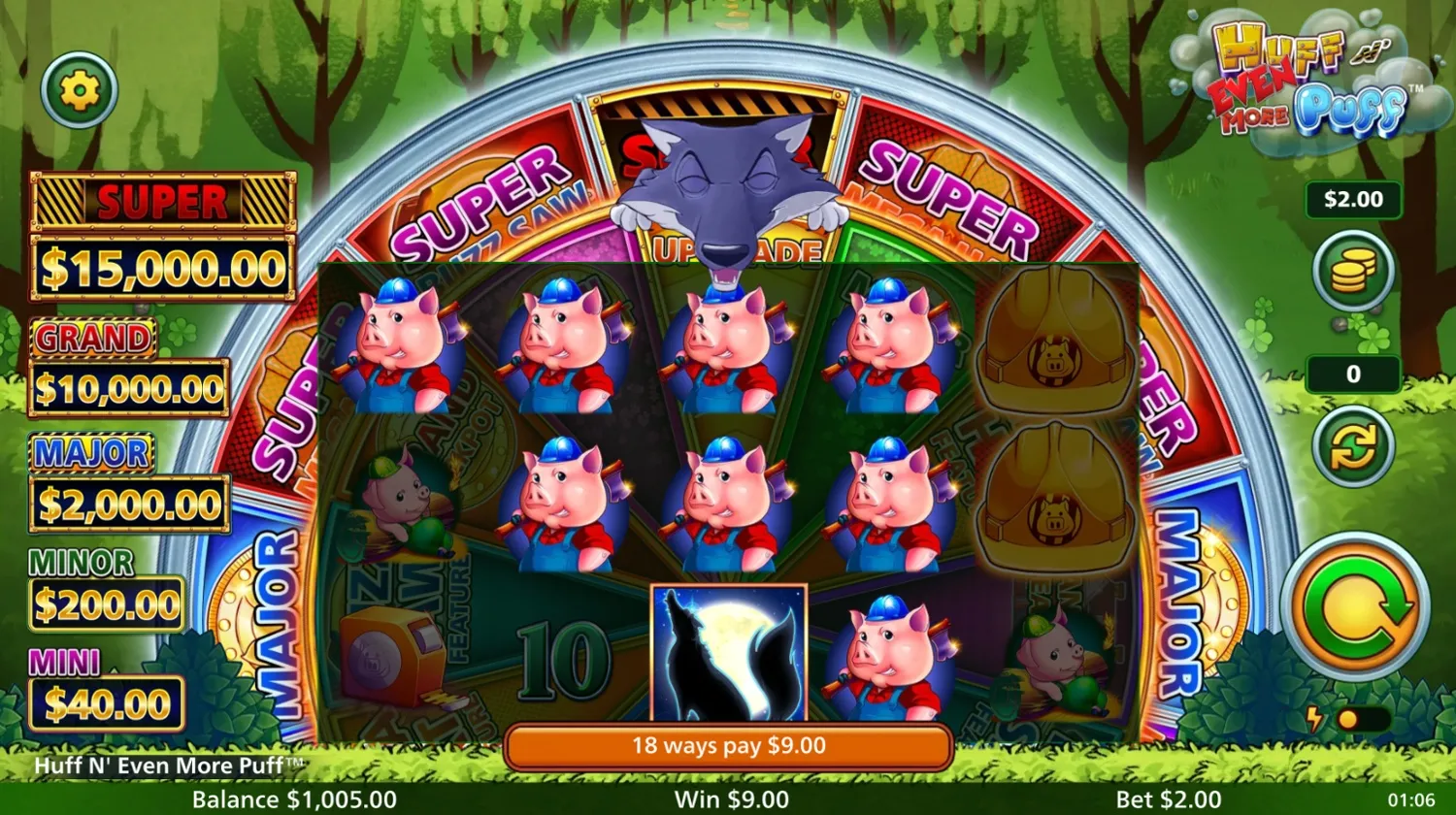Viewport: 1456px width, 815px height.
Task: Open the settings gear icon
Action: click(x=78, y=89)
